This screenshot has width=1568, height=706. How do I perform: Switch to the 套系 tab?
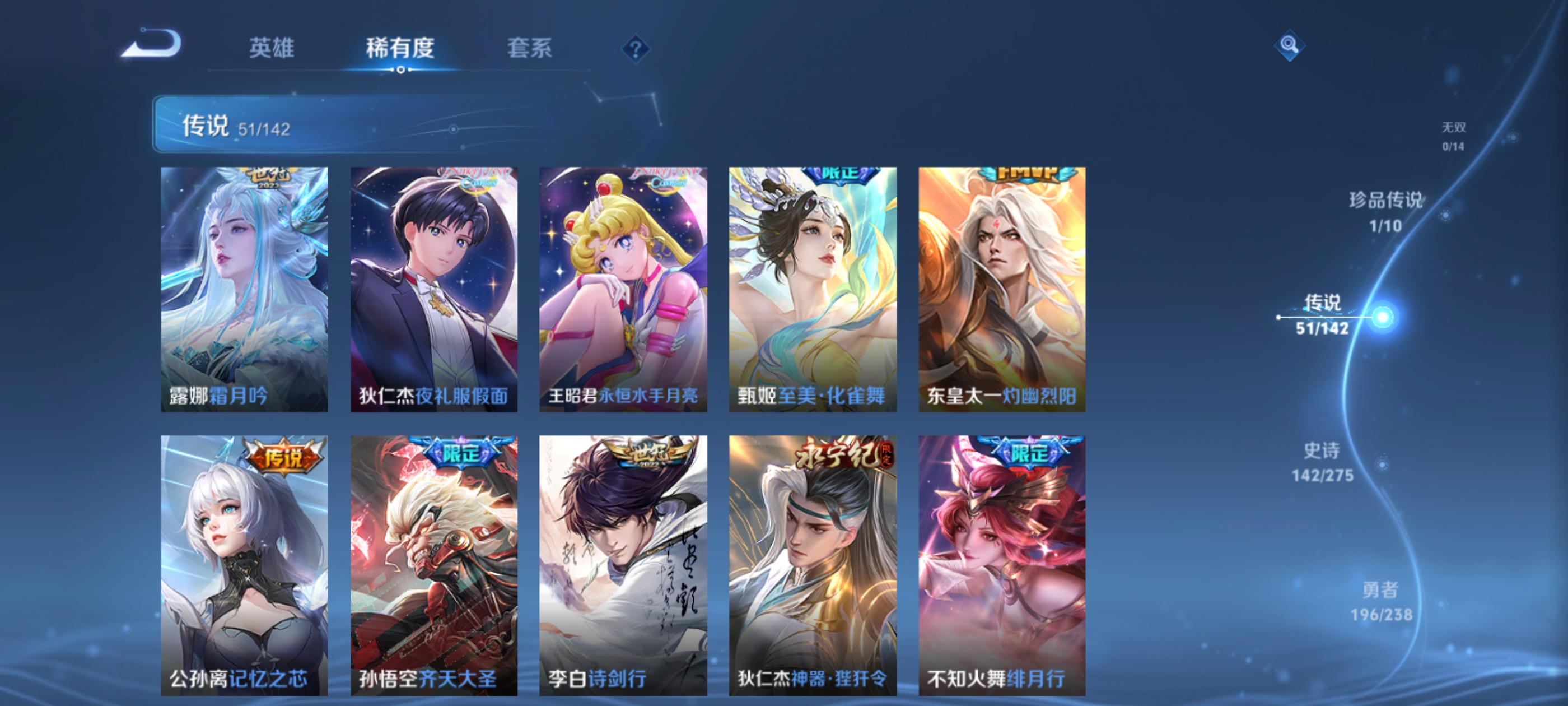coord(531,50)
